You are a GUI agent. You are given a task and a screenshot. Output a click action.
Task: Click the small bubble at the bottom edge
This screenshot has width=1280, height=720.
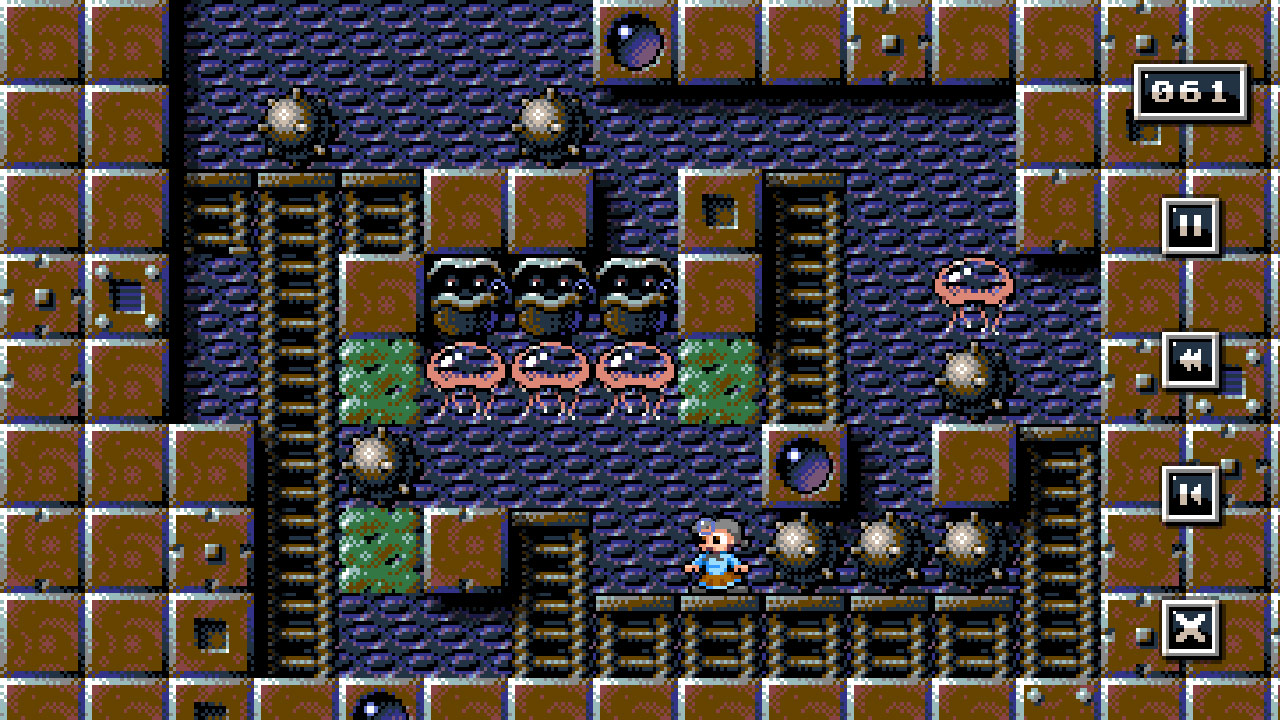click(x=381, y=712)
